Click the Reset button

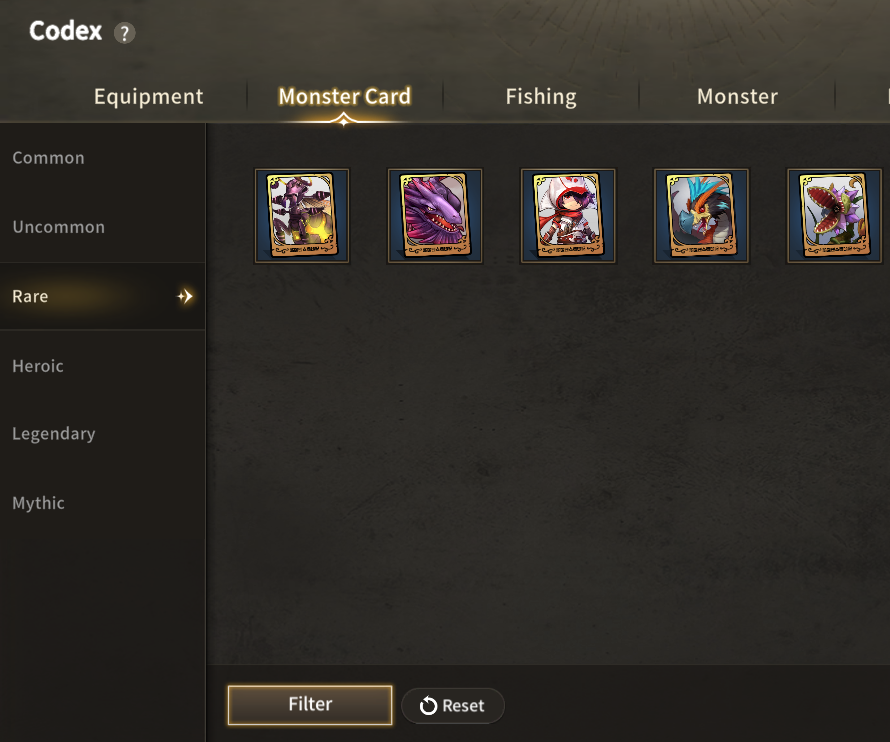(x=453, y=705)
